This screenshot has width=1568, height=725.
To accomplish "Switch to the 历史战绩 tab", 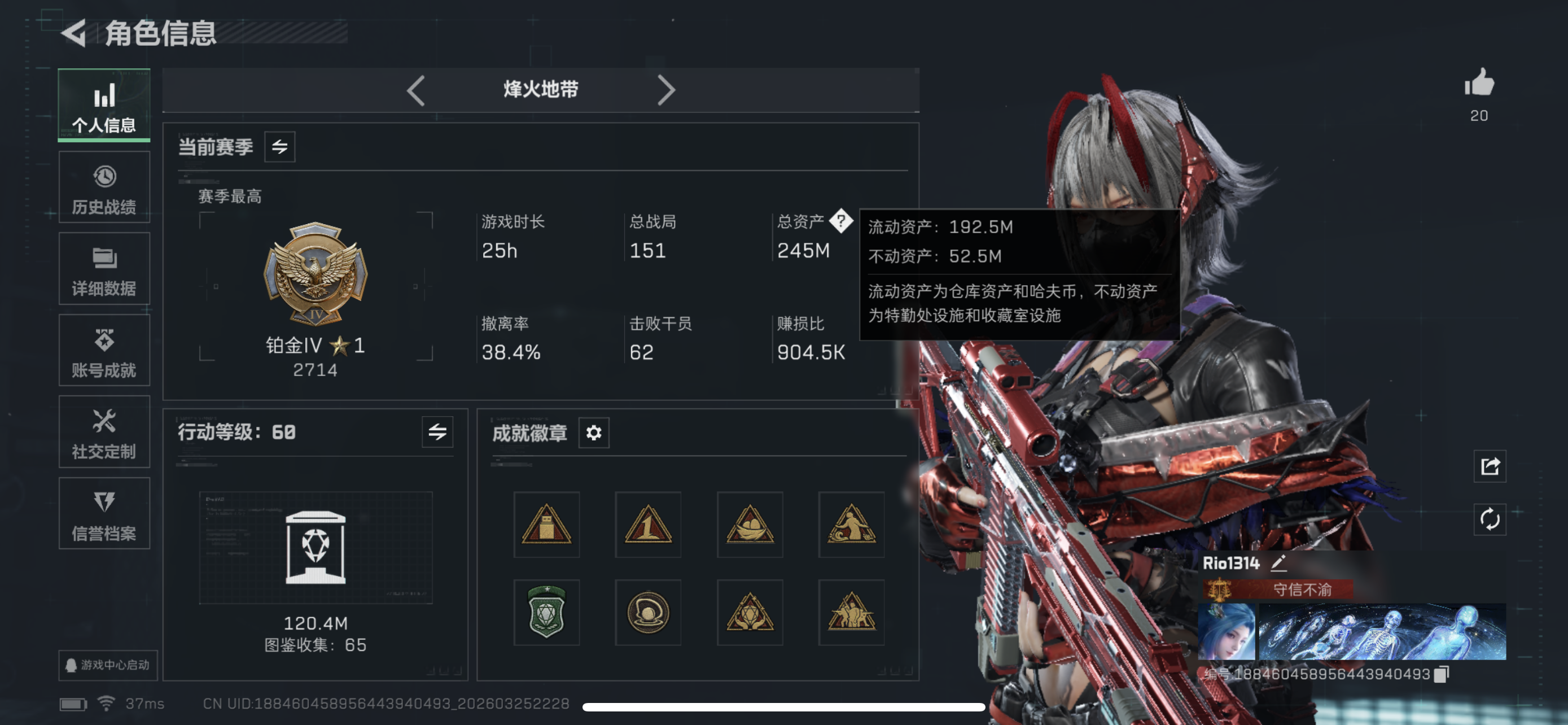I will coord(104,187).
